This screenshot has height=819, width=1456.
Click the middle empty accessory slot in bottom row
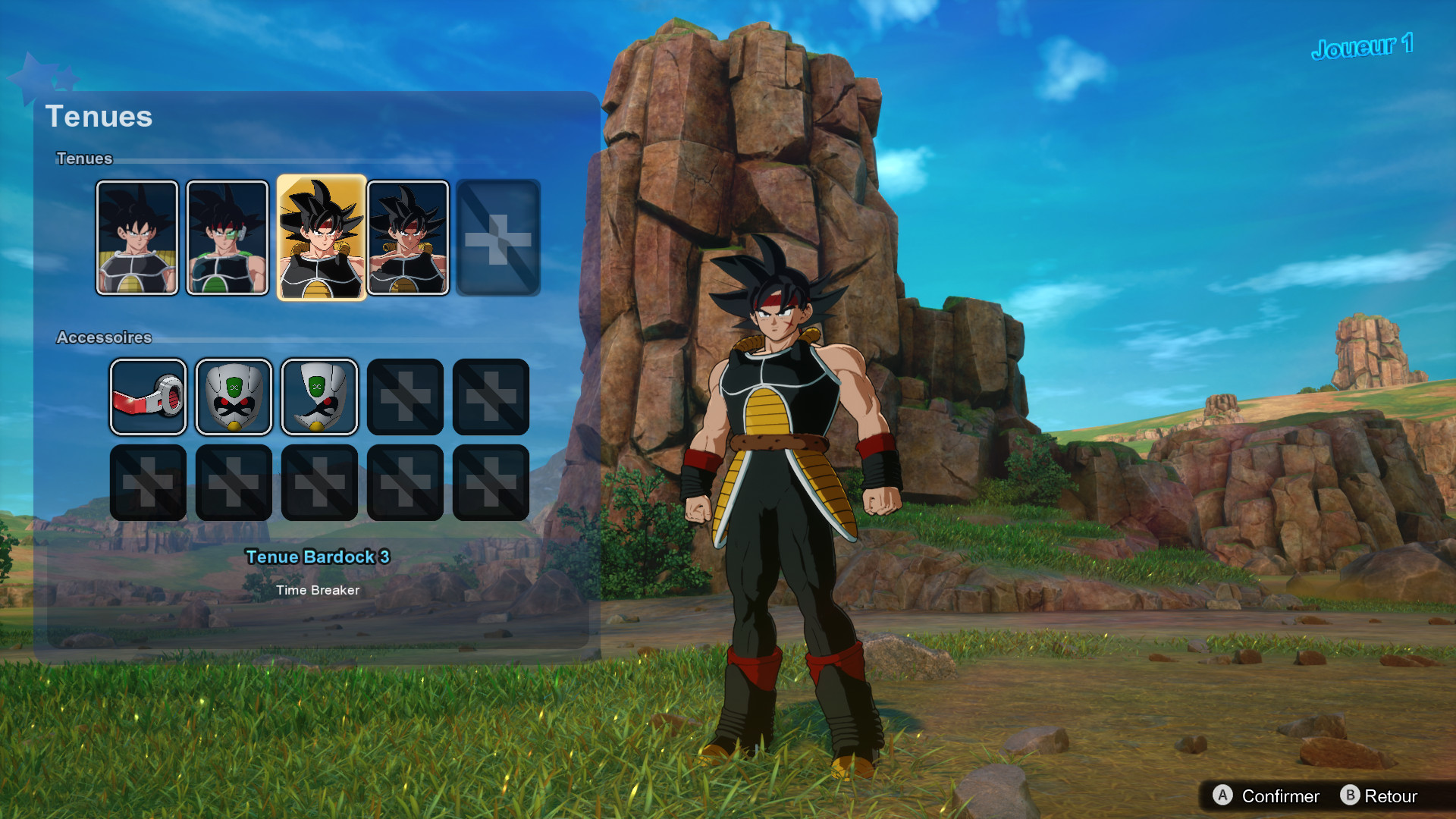click(x=319, y=483)
